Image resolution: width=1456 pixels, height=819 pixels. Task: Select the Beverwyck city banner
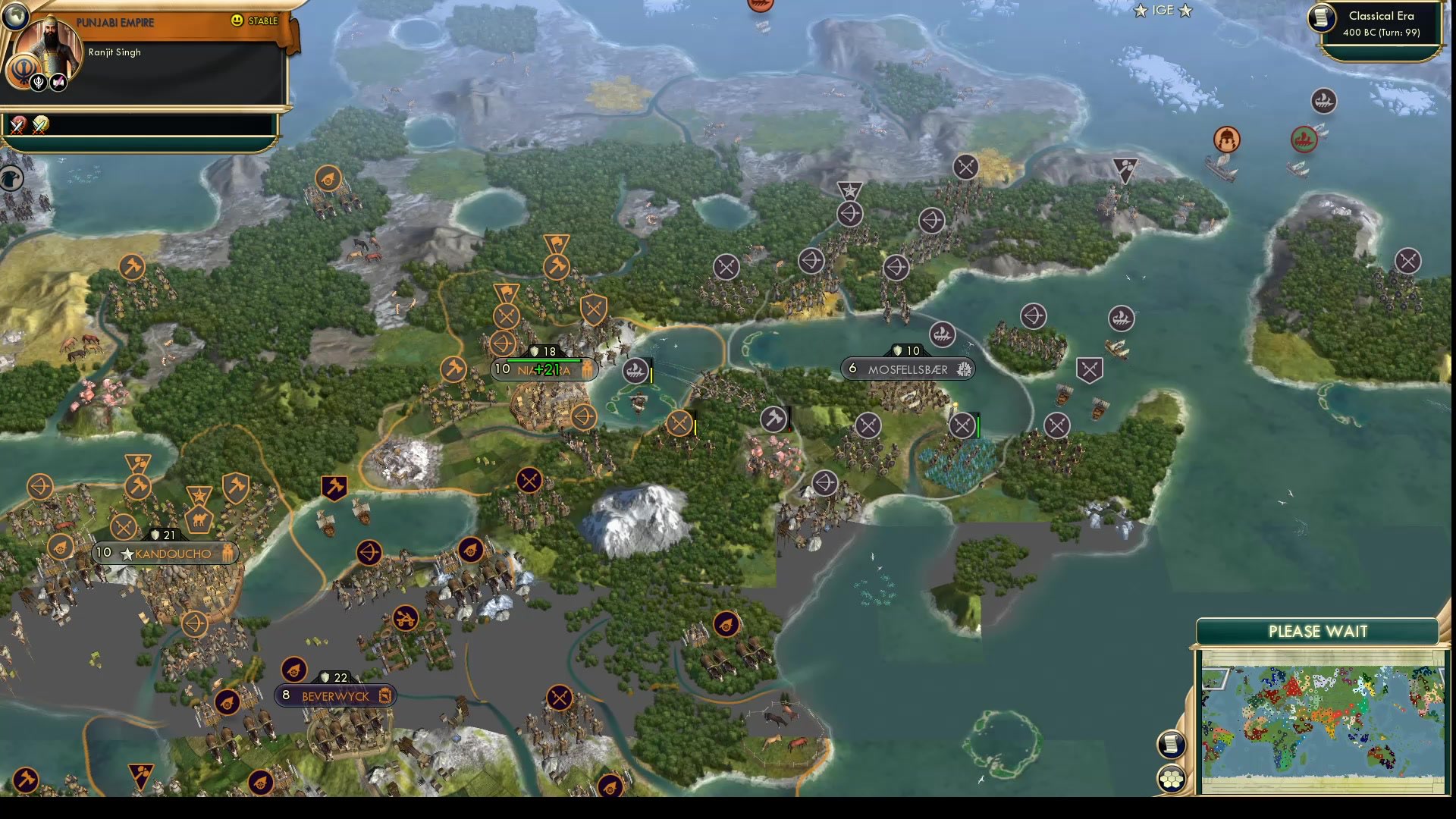[336, 695]
